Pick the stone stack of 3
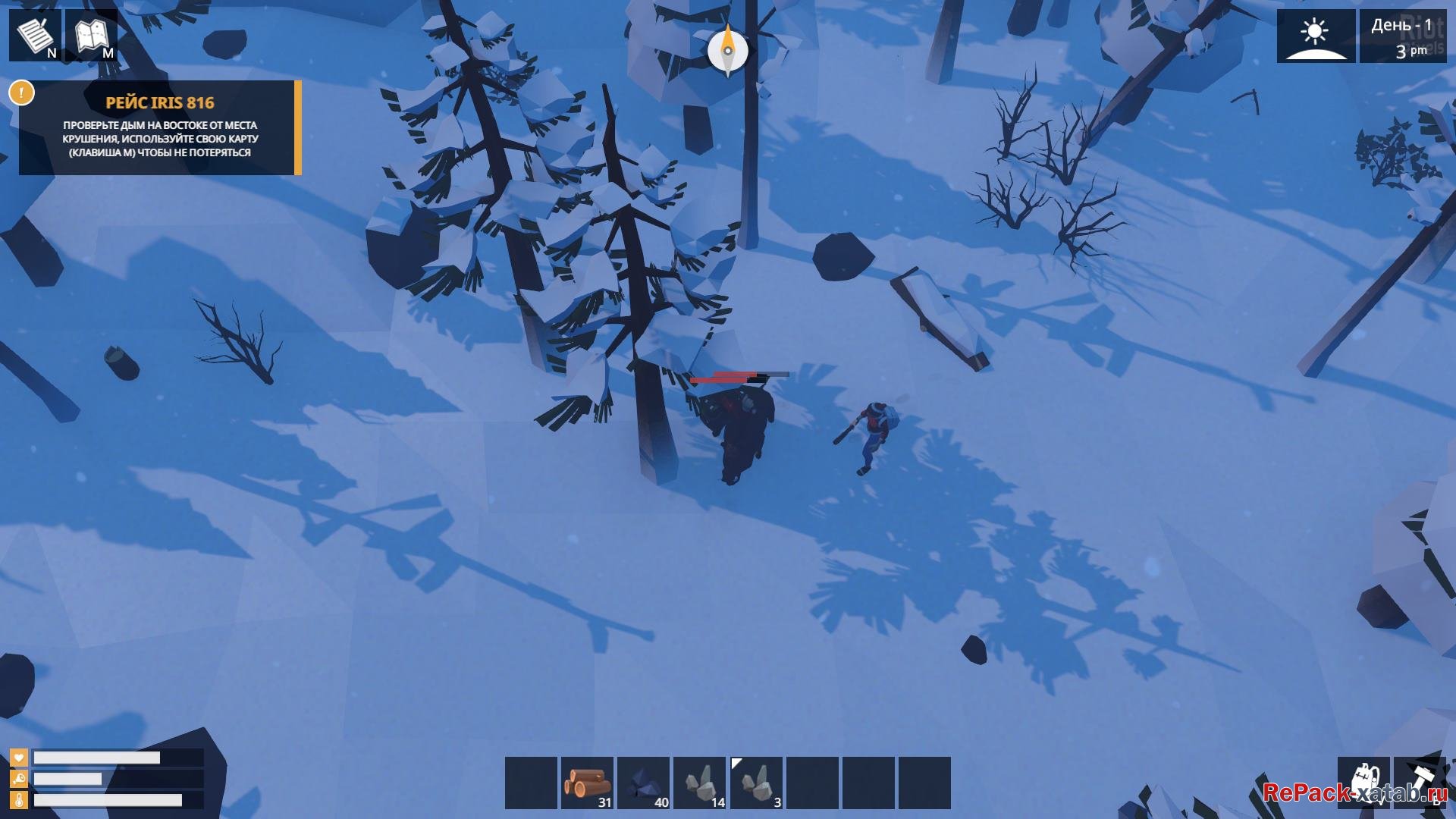1456x819 pixels. click(x=756, y=783)
